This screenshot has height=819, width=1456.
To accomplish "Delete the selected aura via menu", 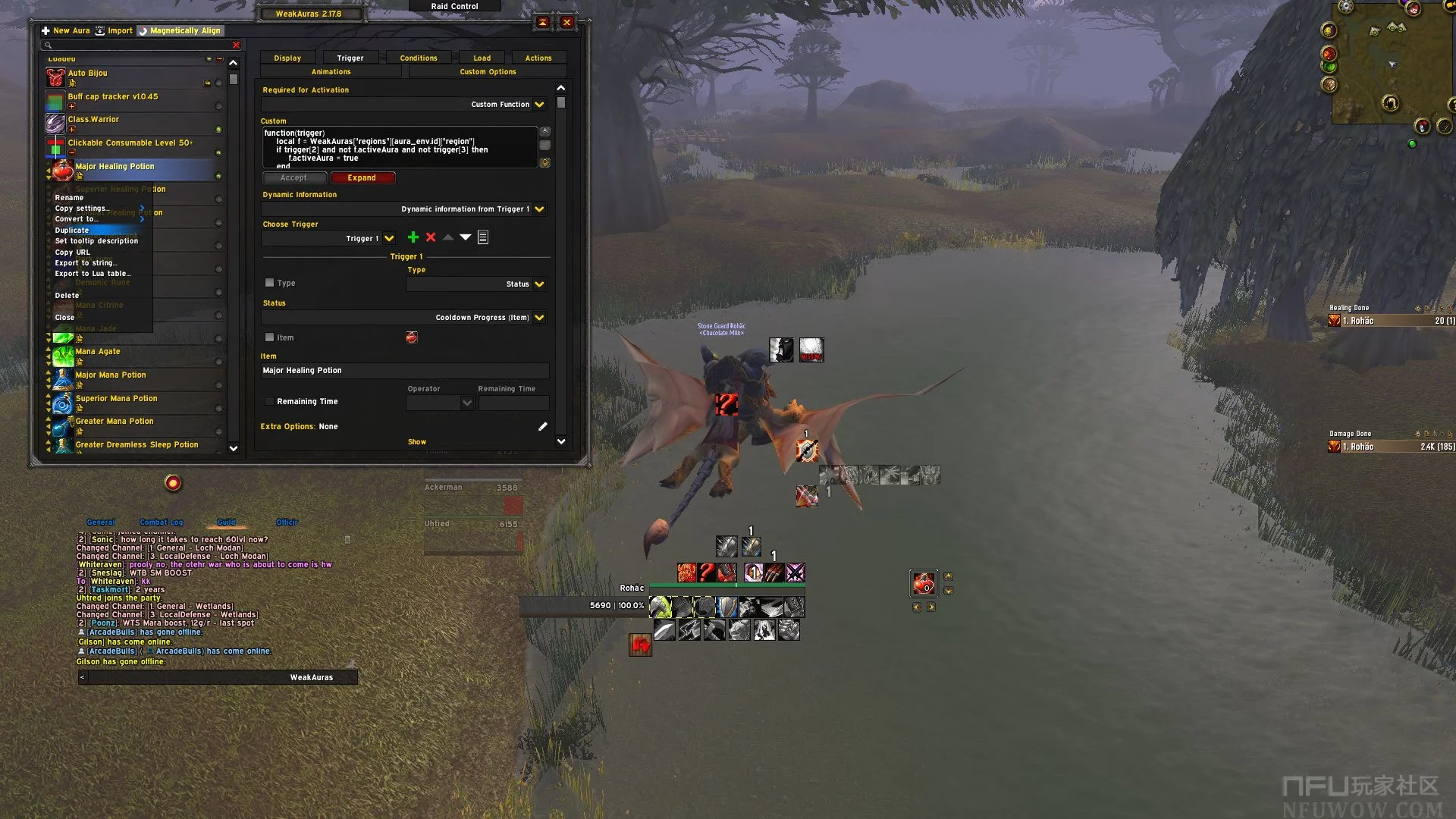I will click(67, 295).
